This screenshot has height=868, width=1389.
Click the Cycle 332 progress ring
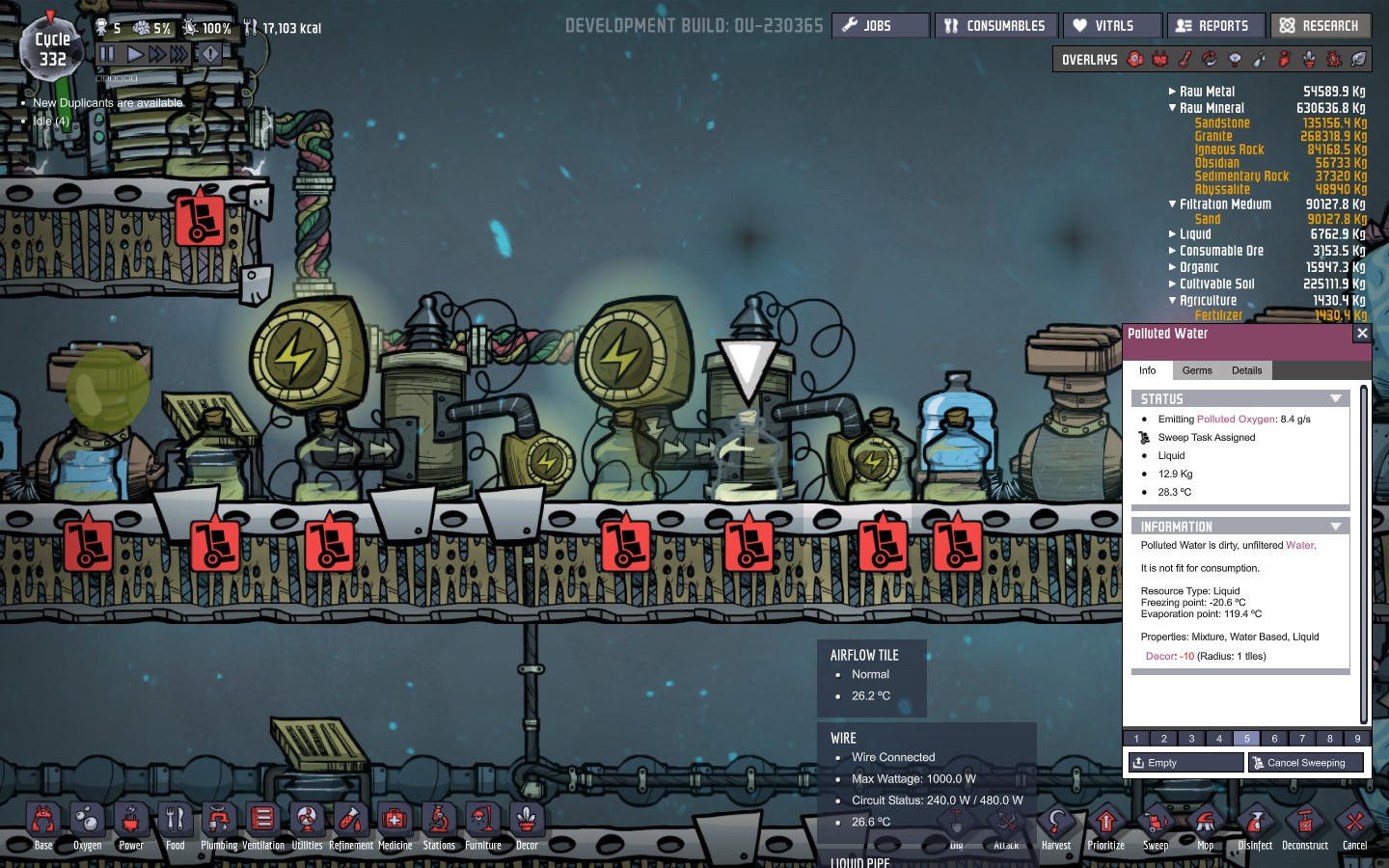click(x=51, y=47)
